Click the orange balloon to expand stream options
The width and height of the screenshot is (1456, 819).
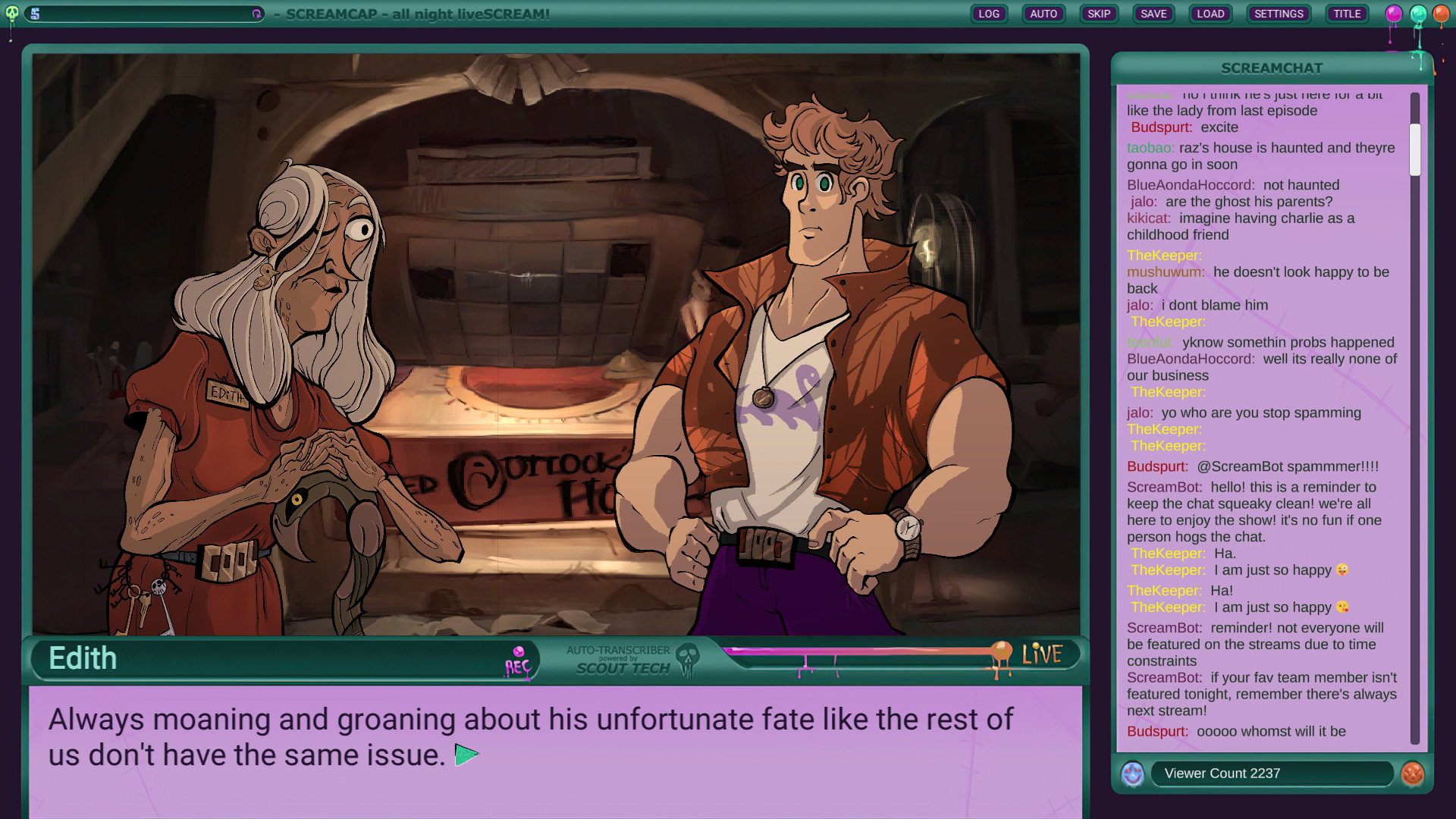1440,12
